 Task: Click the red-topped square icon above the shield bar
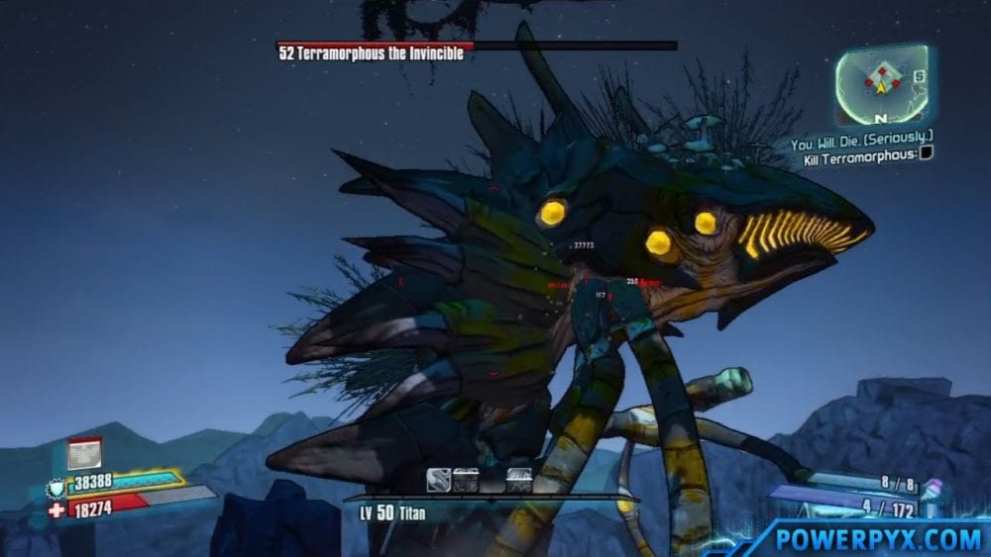click(84, 454)
